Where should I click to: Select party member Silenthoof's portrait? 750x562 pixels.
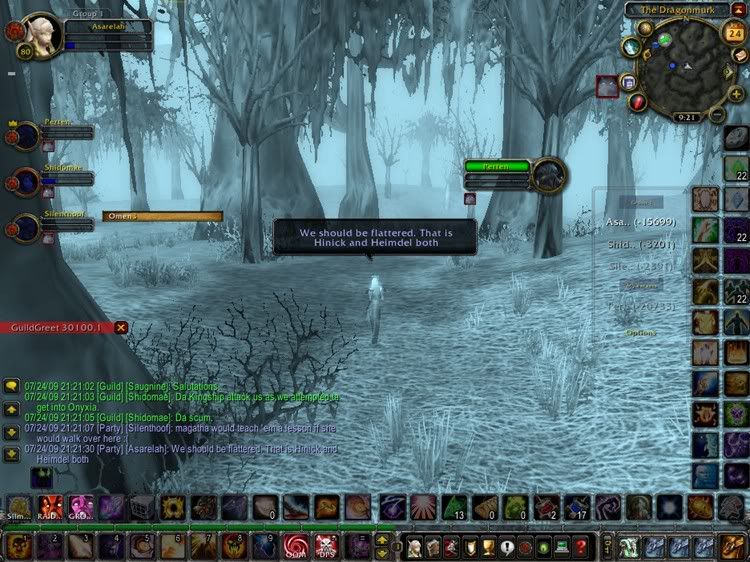click(24, 226)
